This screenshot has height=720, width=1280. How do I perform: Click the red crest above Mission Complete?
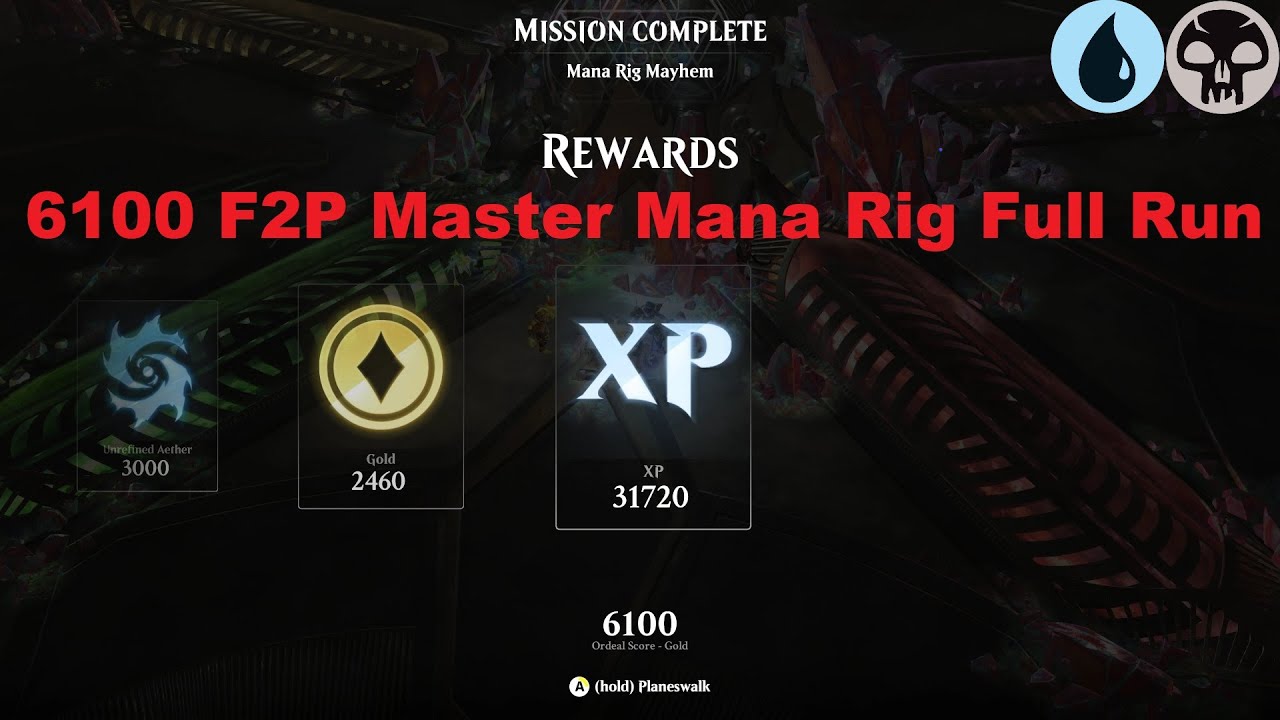pos(640,8)
